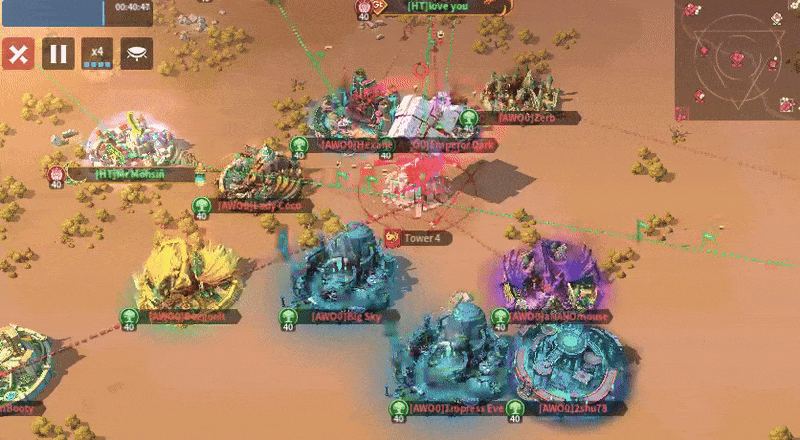
Task: Select the [AWOO]2shu78 base label
Action: (x=572, y=408)
